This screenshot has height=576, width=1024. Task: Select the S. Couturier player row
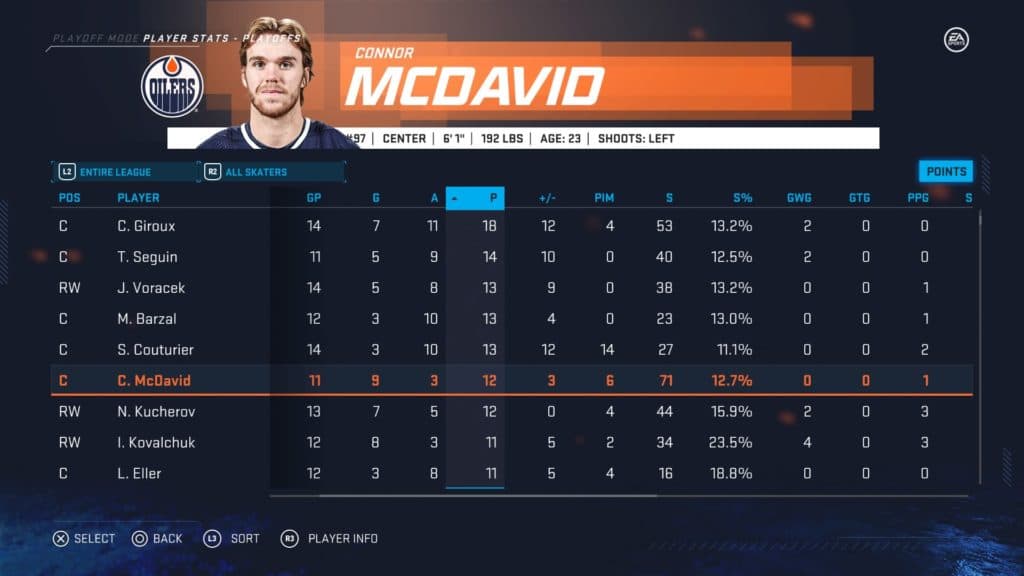click(155, 350)
